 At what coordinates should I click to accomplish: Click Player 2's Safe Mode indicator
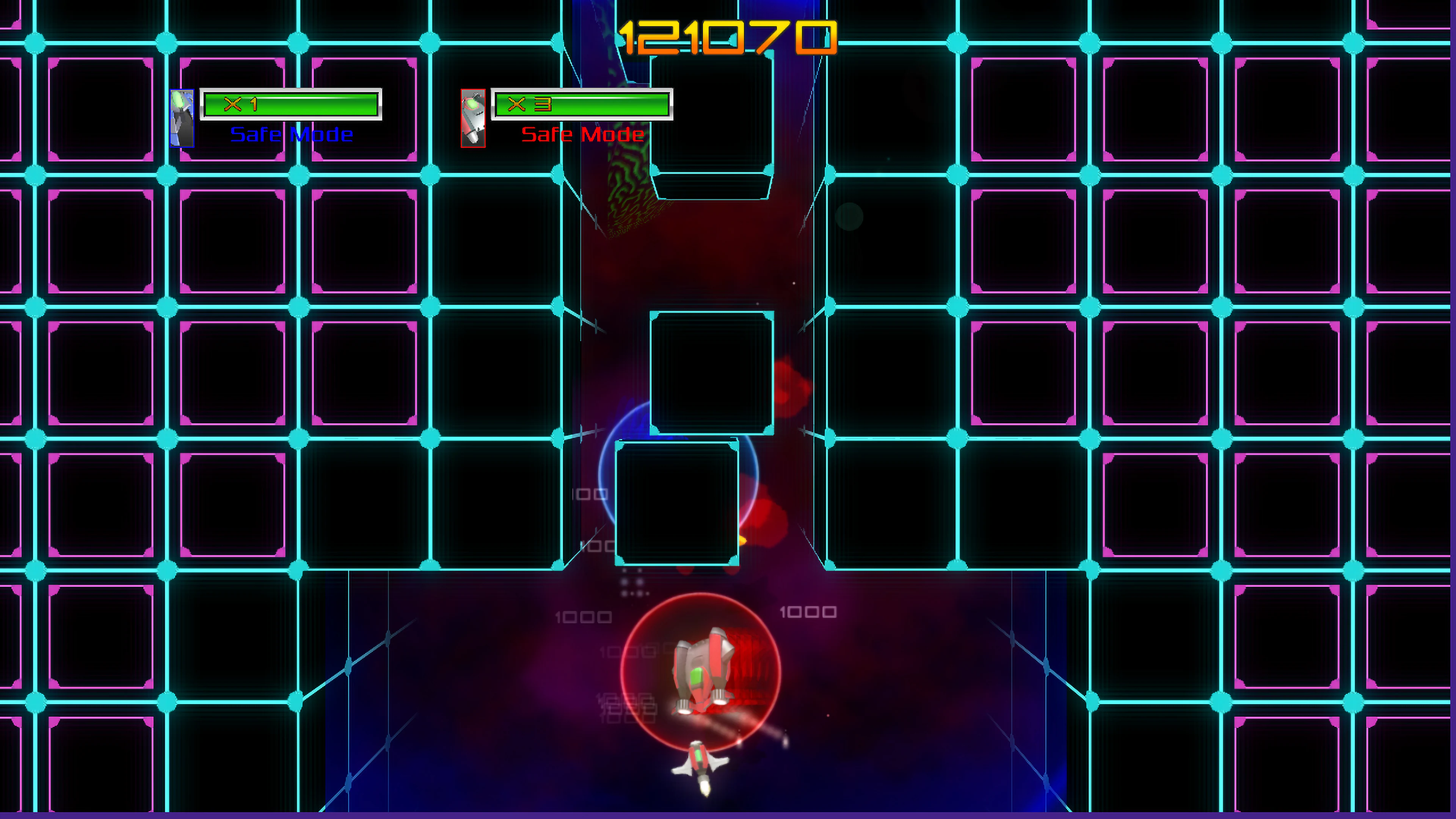tap(581, 135)
